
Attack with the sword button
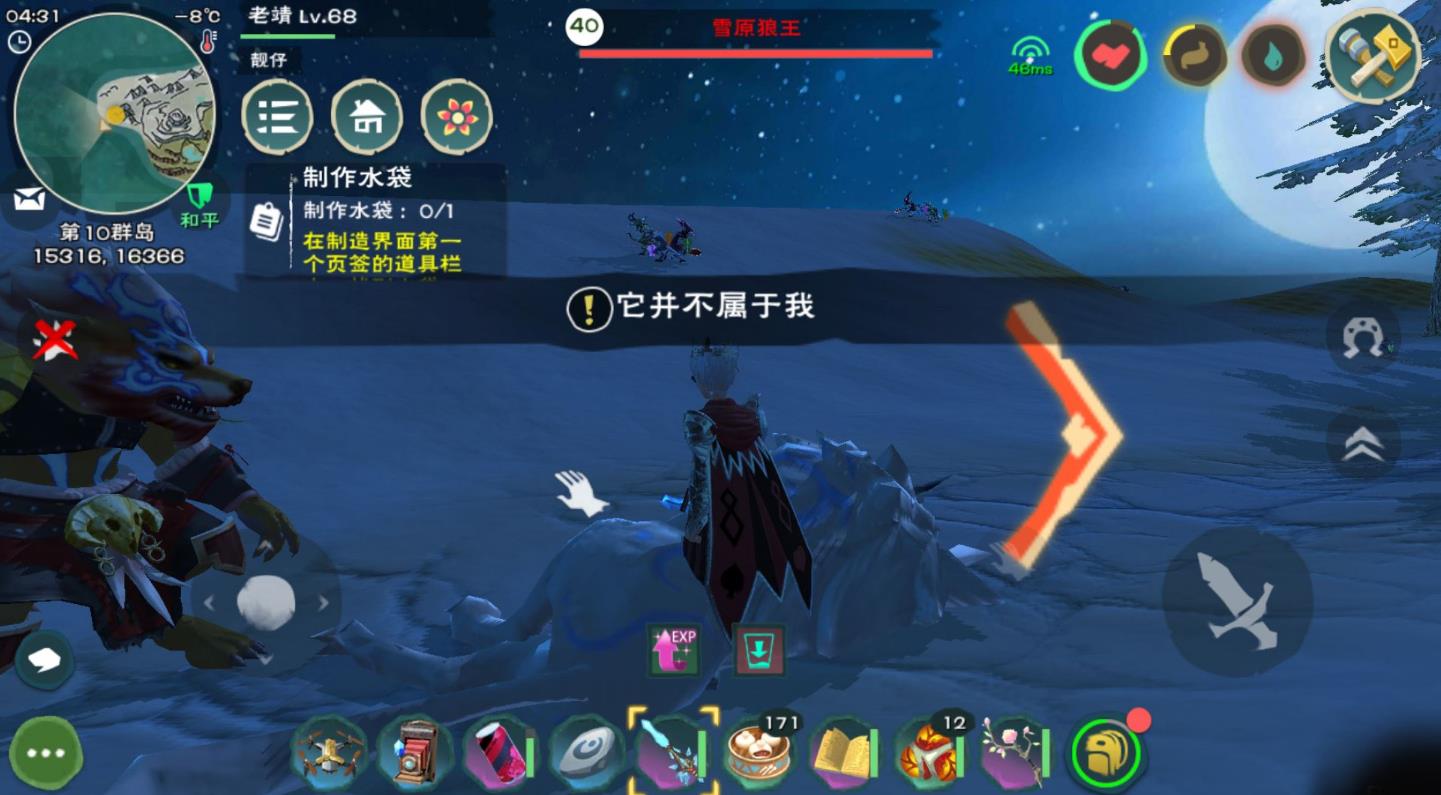coord(1237,600)
